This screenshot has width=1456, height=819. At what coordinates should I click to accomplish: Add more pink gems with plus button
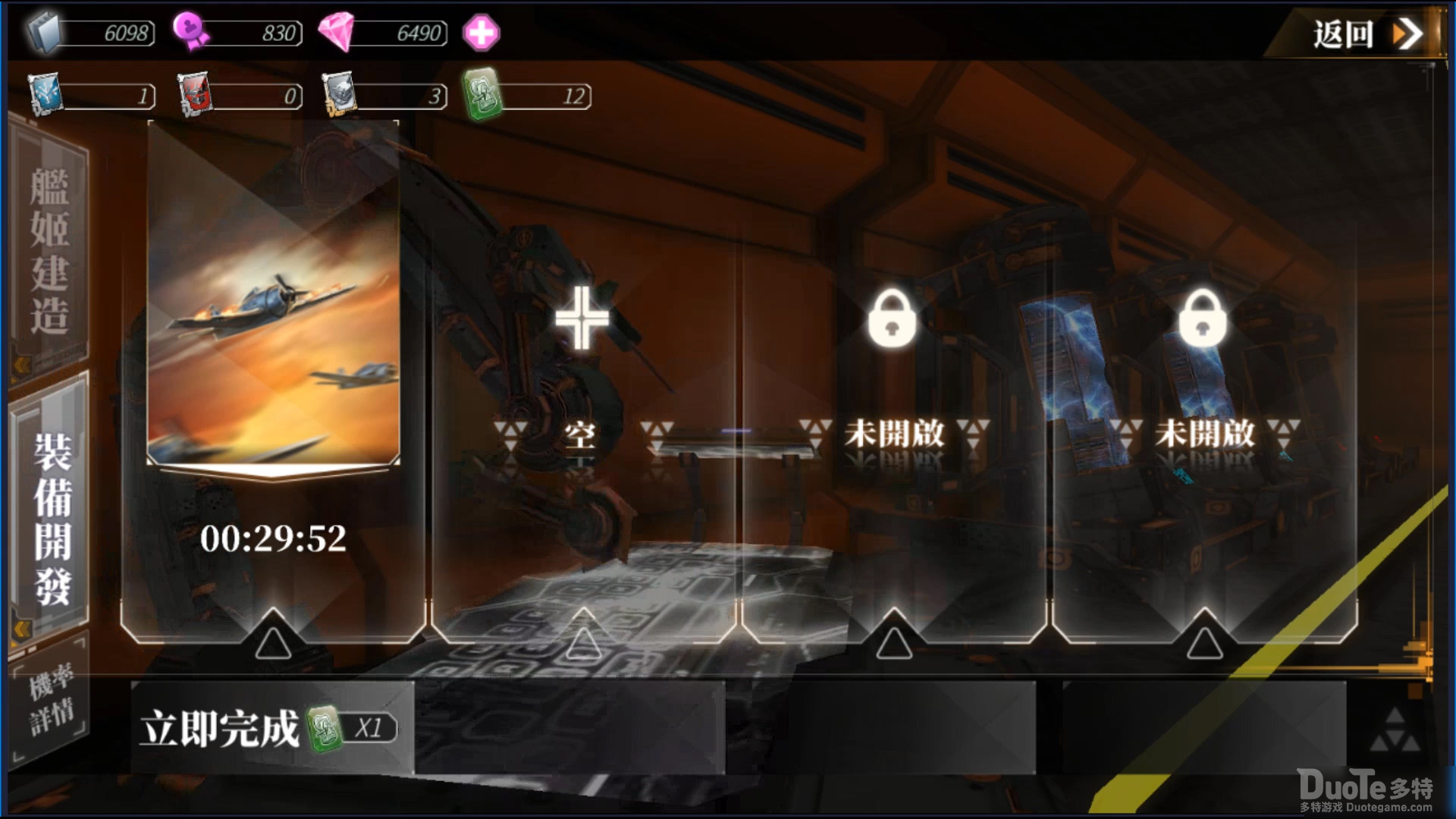(x=481, y=33)
